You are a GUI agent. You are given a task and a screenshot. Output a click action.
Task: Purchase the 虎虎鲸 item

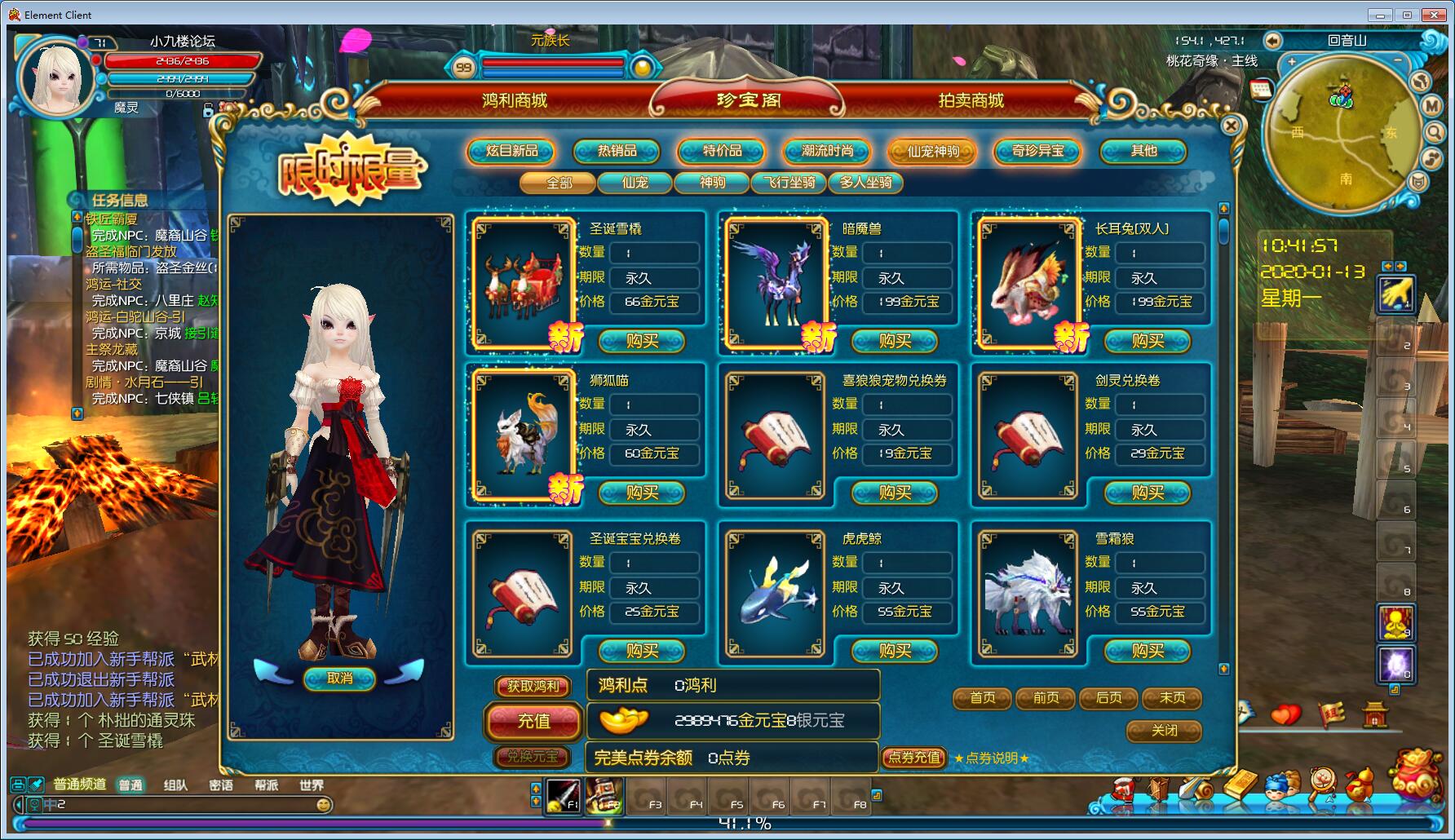pos(895,651)
